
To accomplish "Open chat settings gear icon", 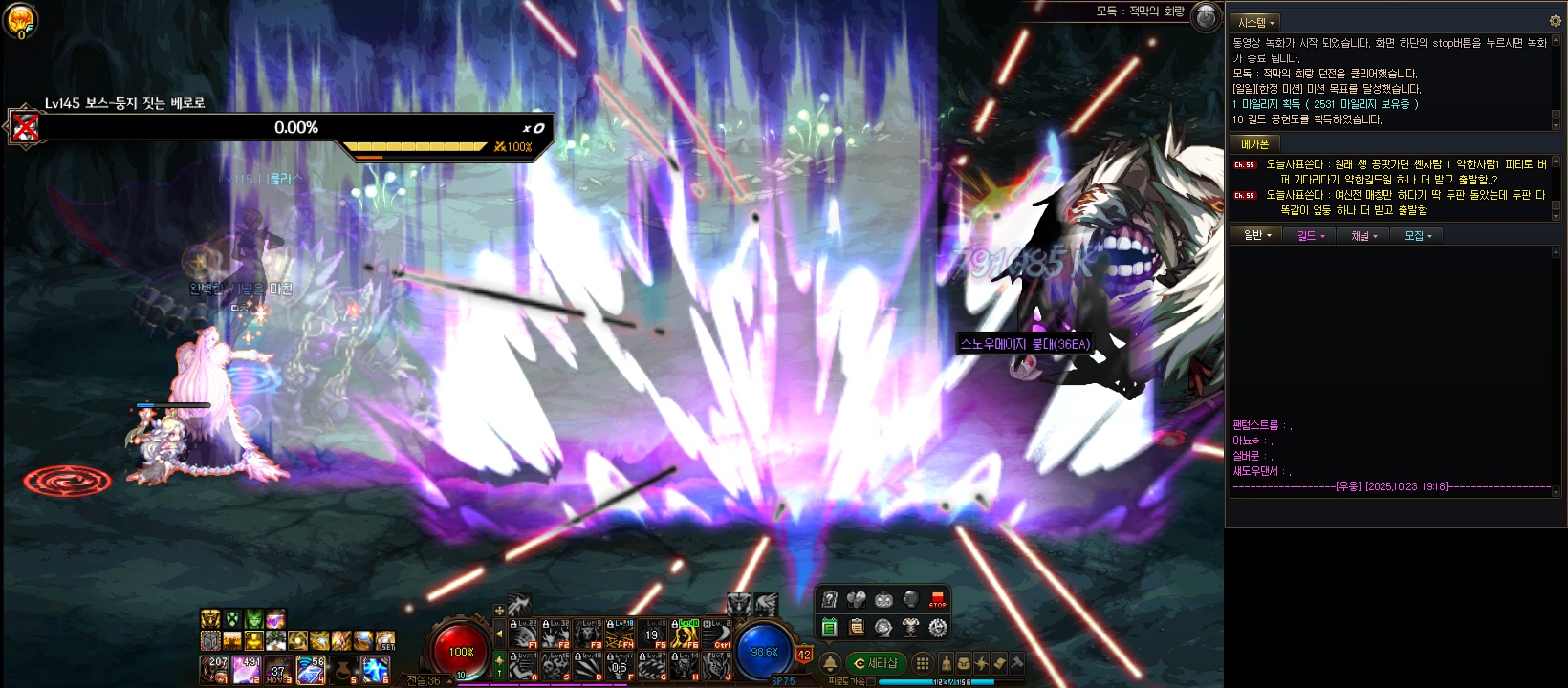I will [x=1555, y=21].
